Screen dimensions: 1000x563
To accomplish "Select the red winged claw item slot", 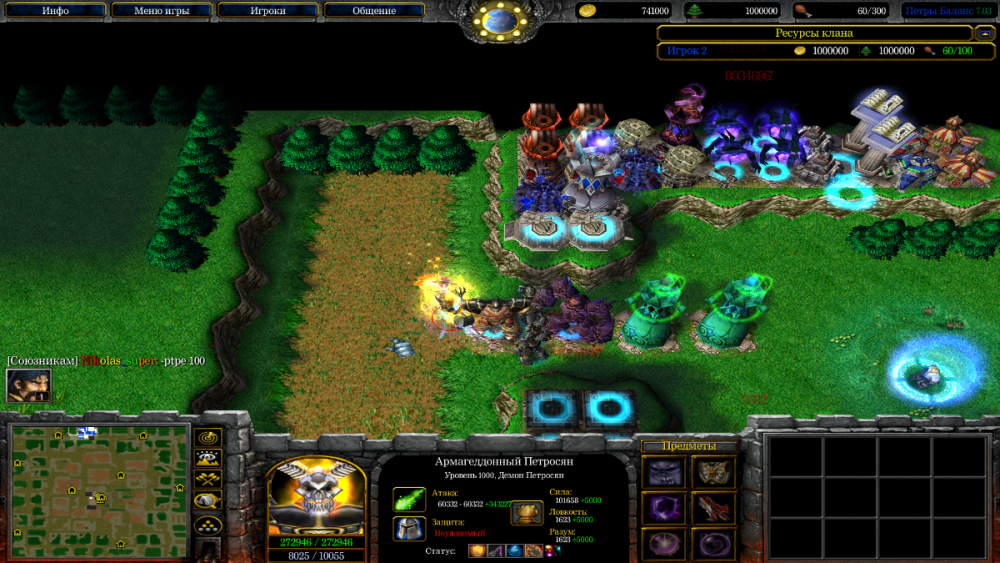I will click(x=713, y=508).
